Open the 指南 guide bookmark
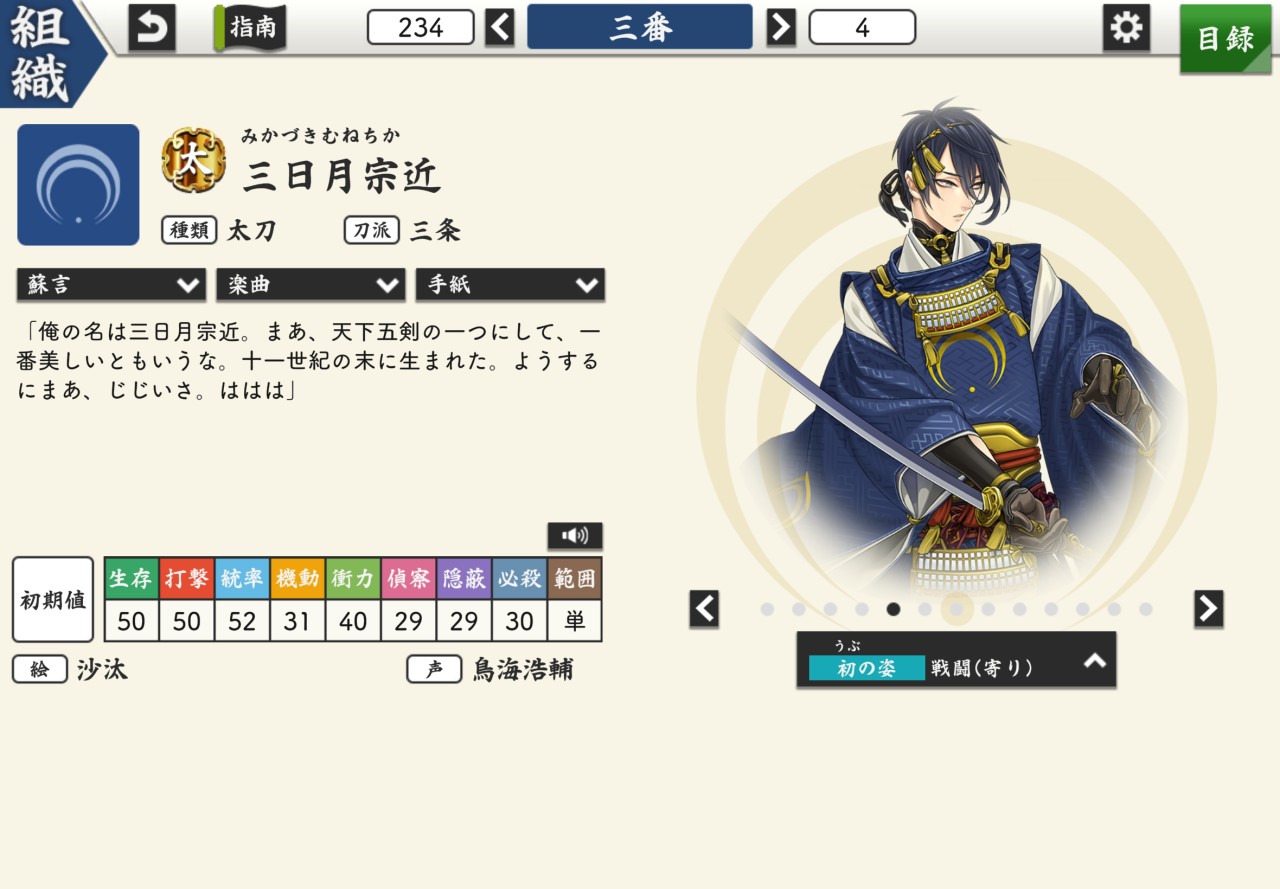The image size is (1280, 889). coord(250,27)
